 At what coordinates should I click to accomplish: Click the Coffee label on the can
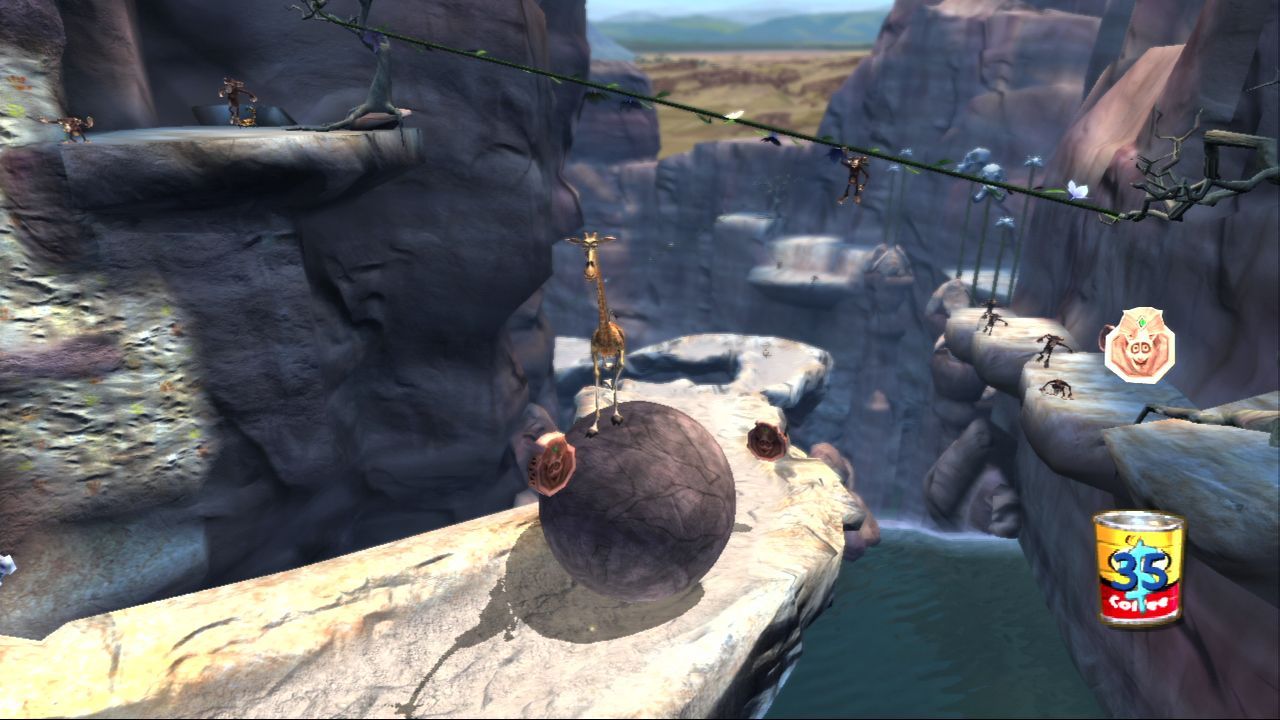pos(1136,600)
